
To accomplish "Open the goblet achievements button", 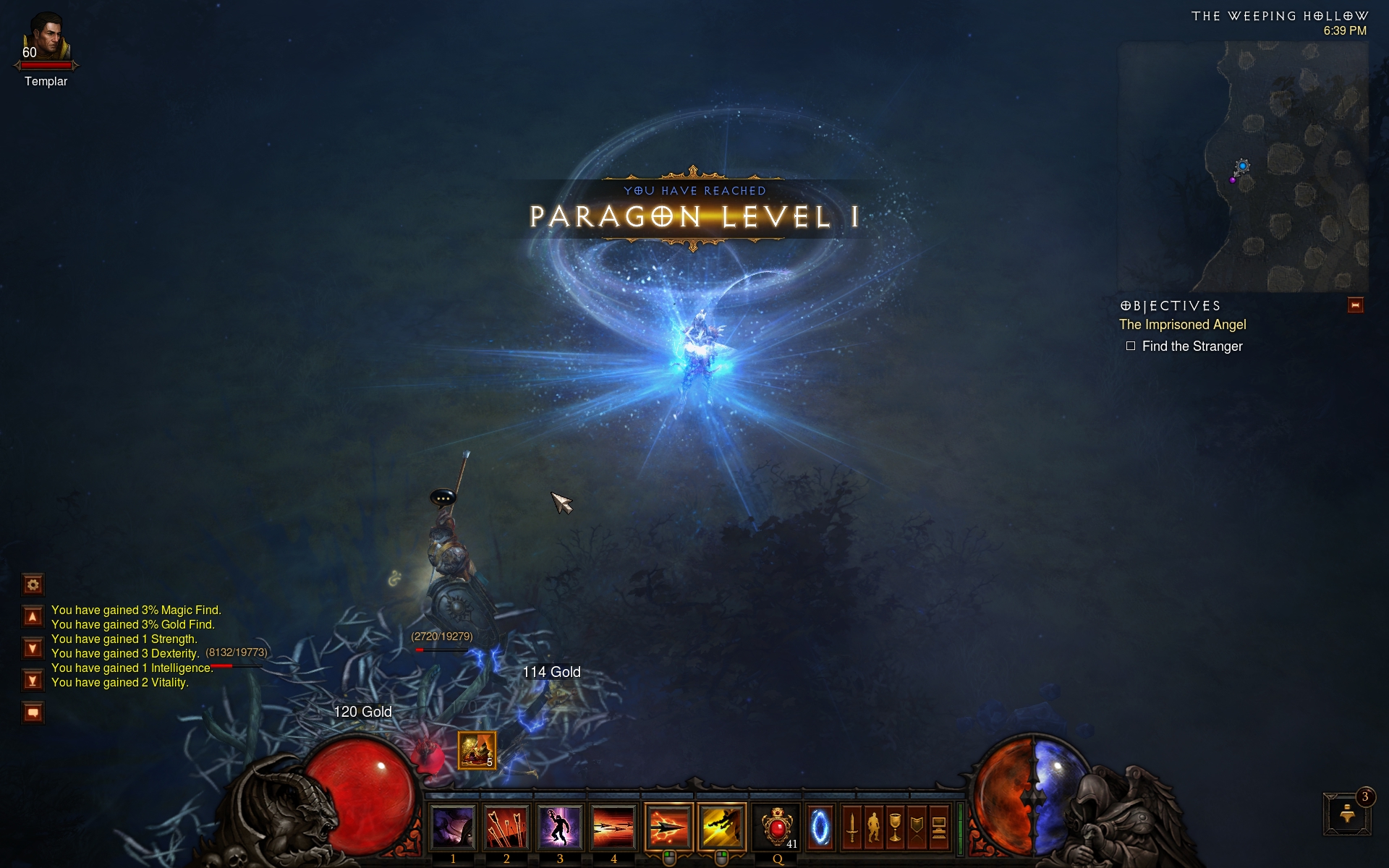I will (x=896, y=827).
